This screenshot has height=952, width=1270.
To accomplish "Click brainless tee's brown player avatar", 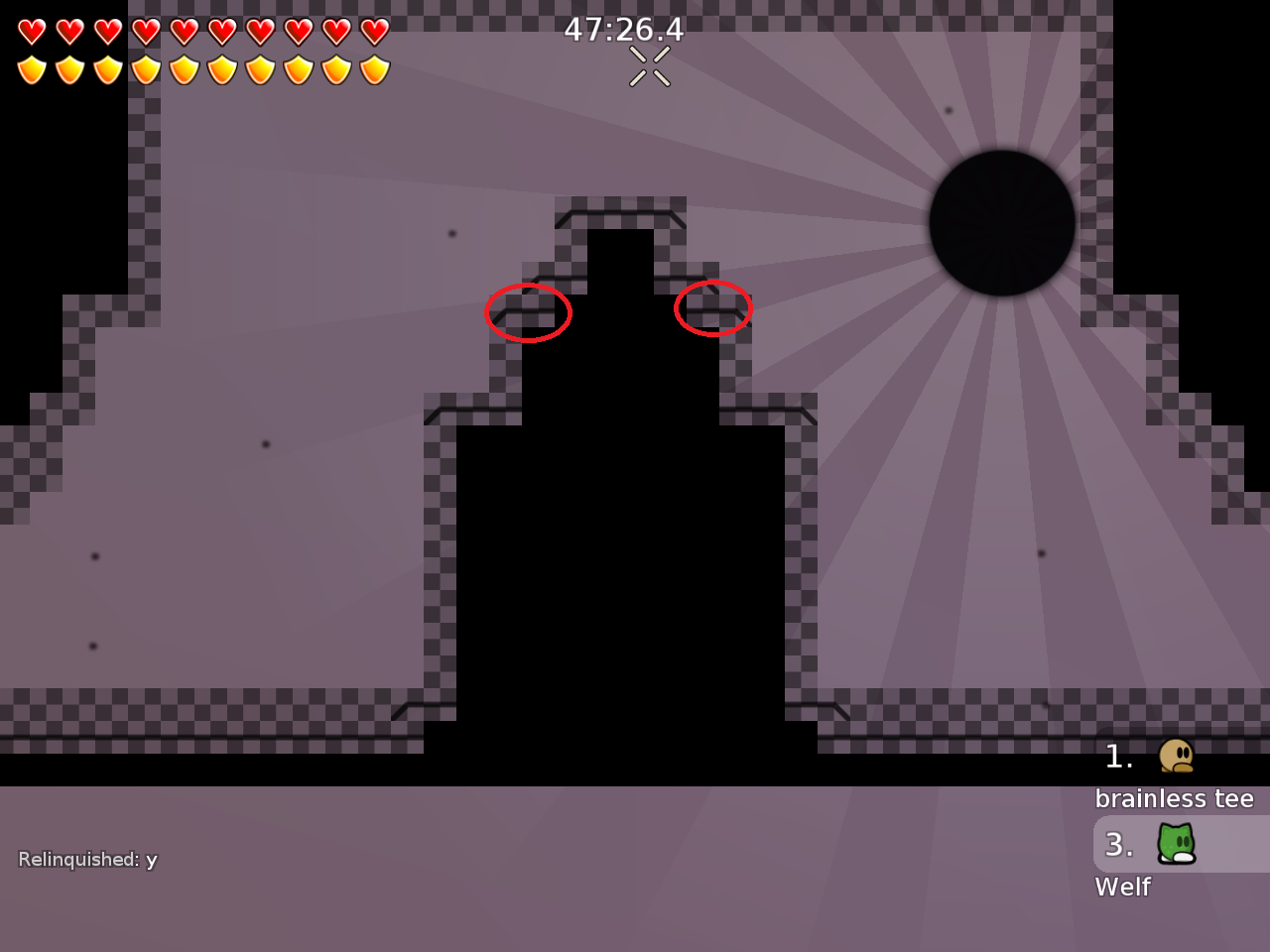I will click(1175, 758).
